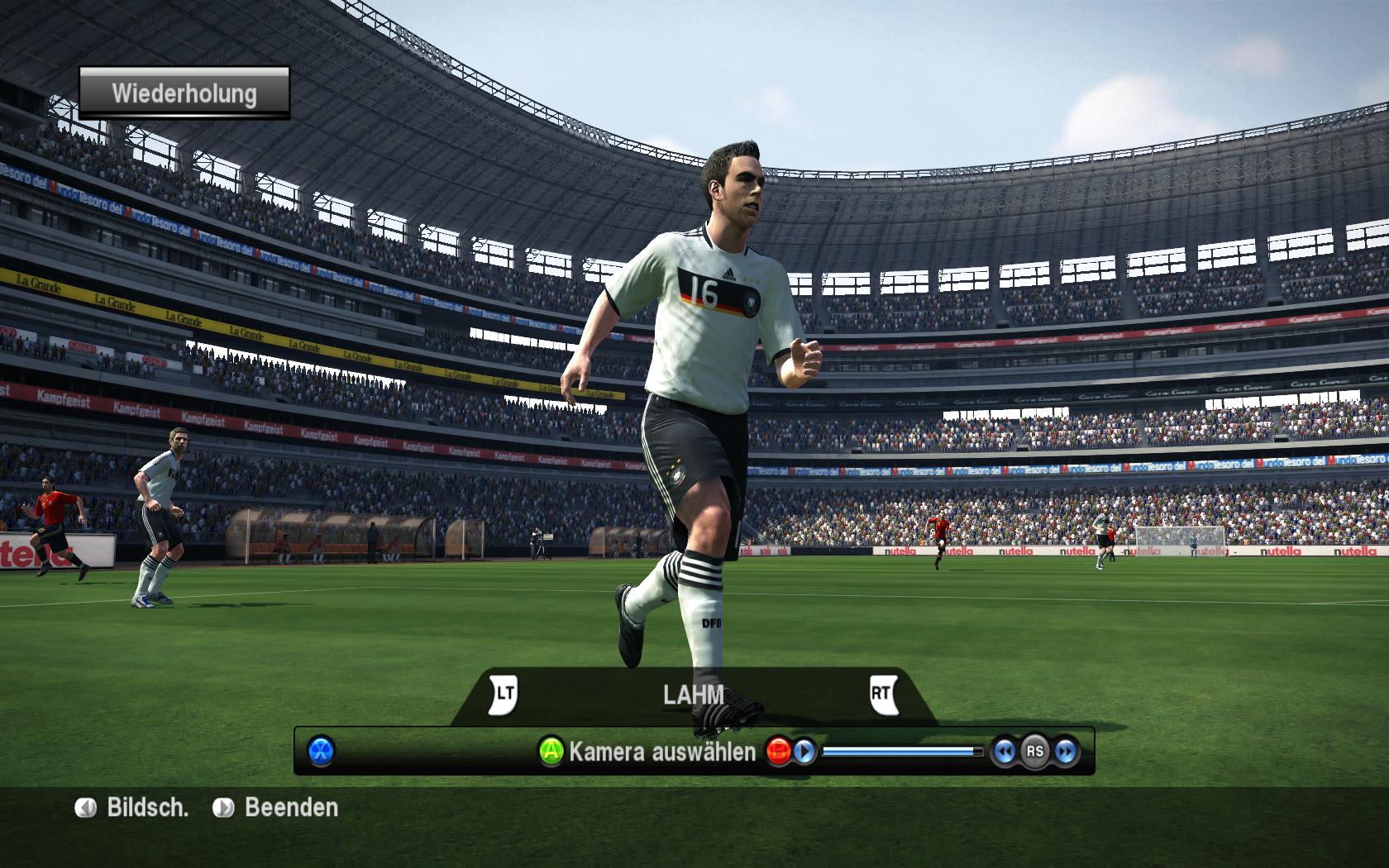Screen dimensions: 1389x868
Task: Select the Beenden option to exit replay
Action: (x=277, y=808)
